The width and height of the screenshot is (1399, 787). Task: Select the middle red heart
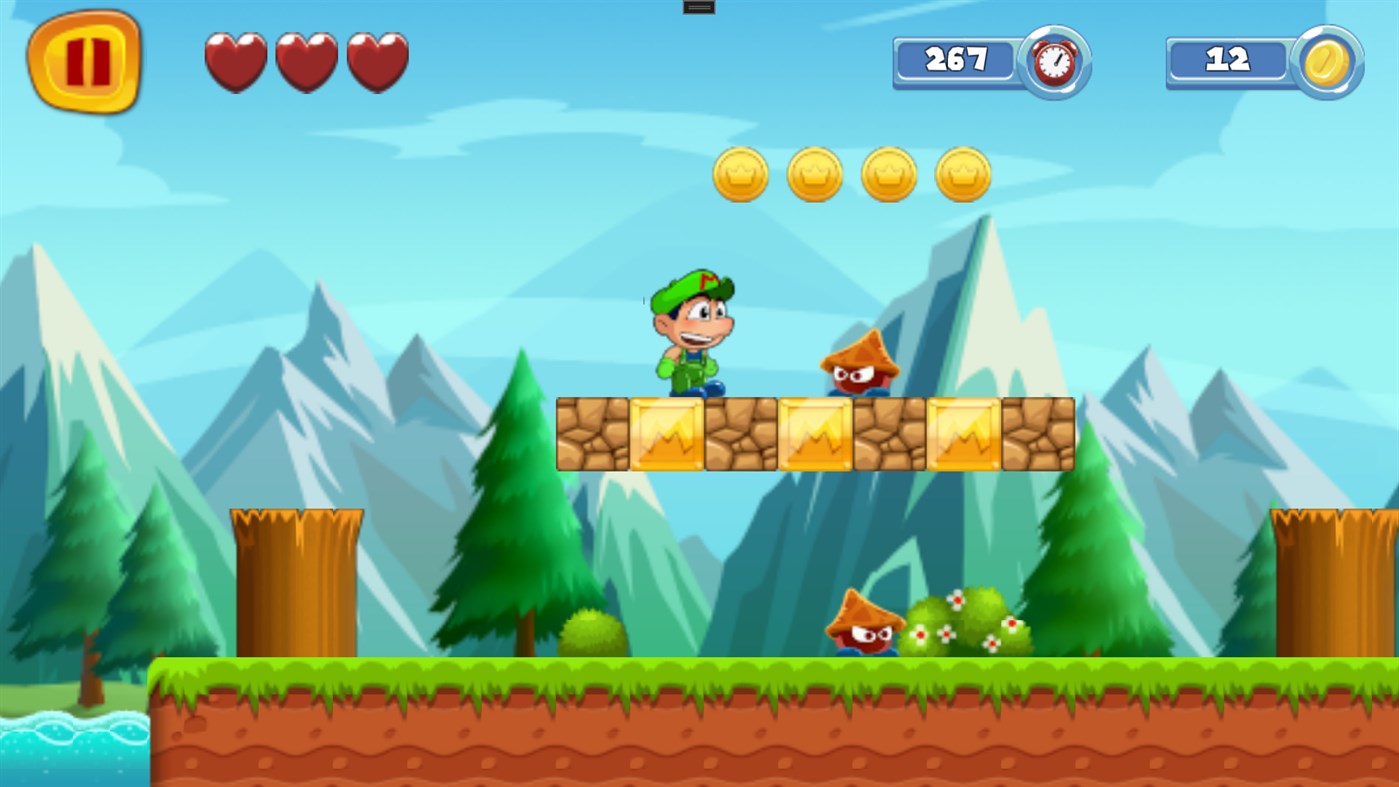(306, 62)
